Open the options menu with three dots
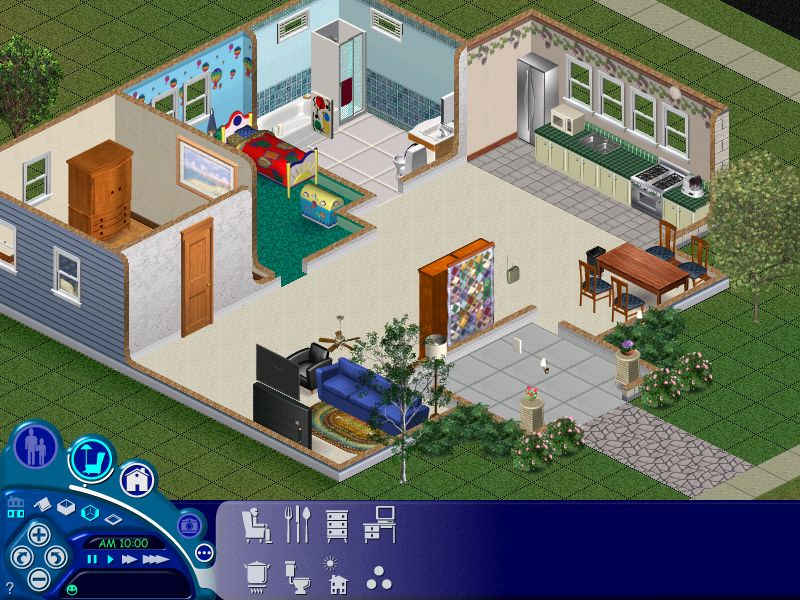The image size is (800, 600). pyautogui.click(x=205, y=552)
